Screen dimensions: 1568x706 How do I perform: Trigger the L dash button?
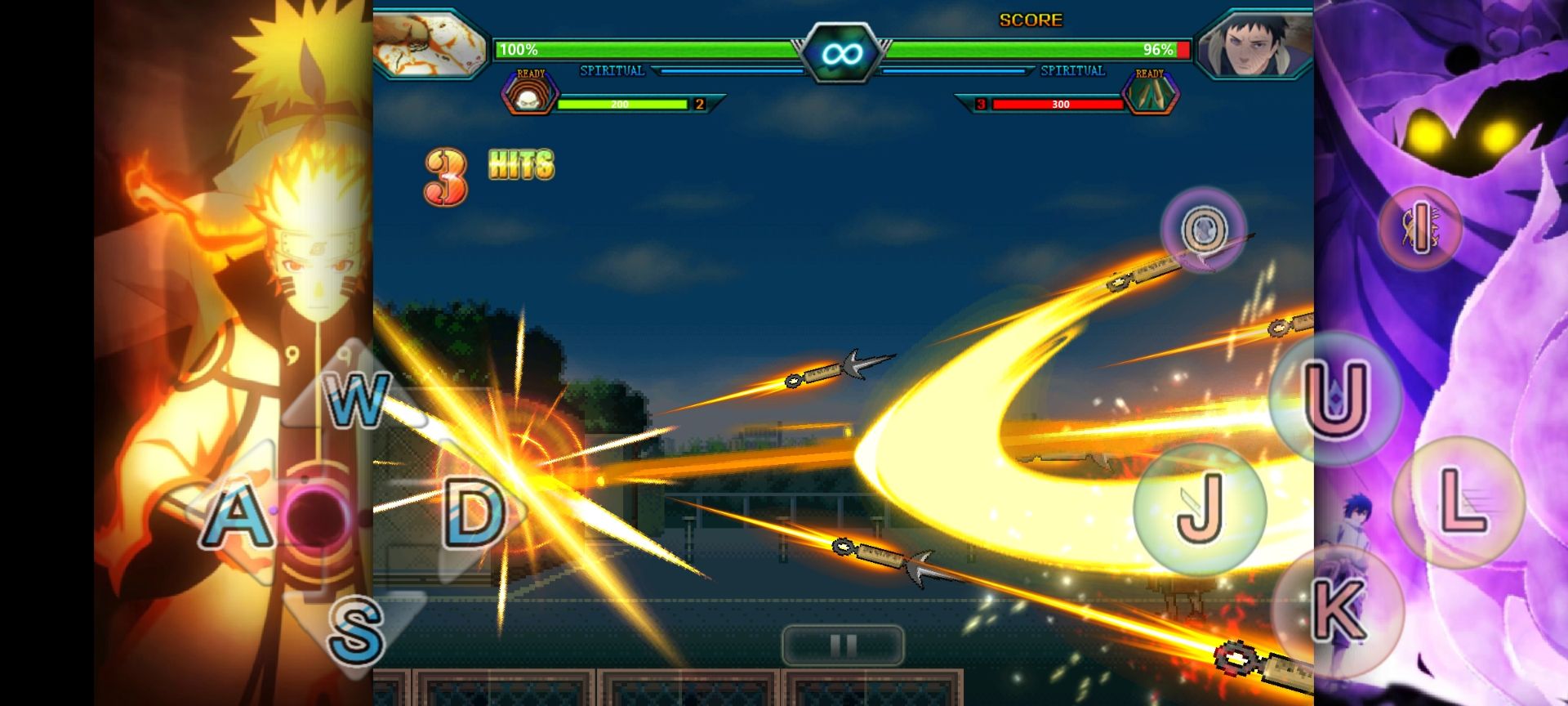tap(1459, 502)
